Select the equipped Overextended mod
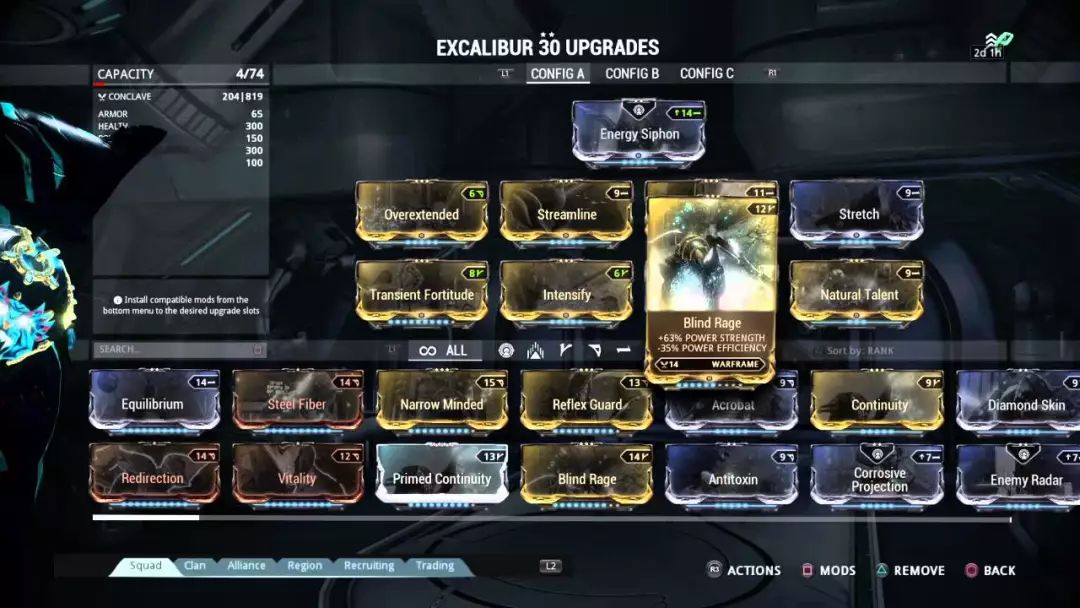The height and width of the screenshot is (608, 1080). pyautogui.click(x=421, y=213)
